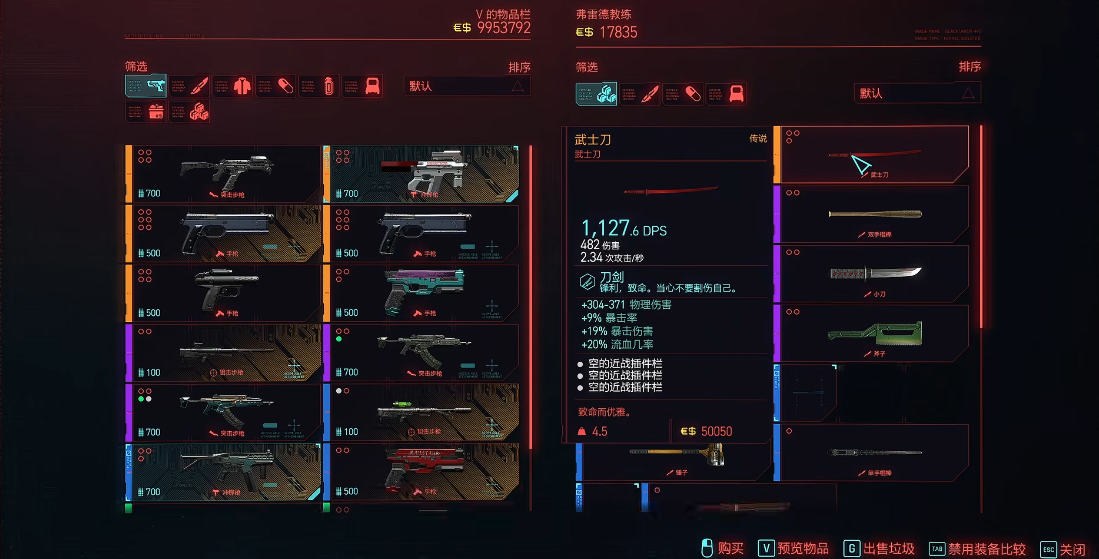Select the green-scoped sniper rifle slot
1099x559 pixels.
click(x=422, y=412)
